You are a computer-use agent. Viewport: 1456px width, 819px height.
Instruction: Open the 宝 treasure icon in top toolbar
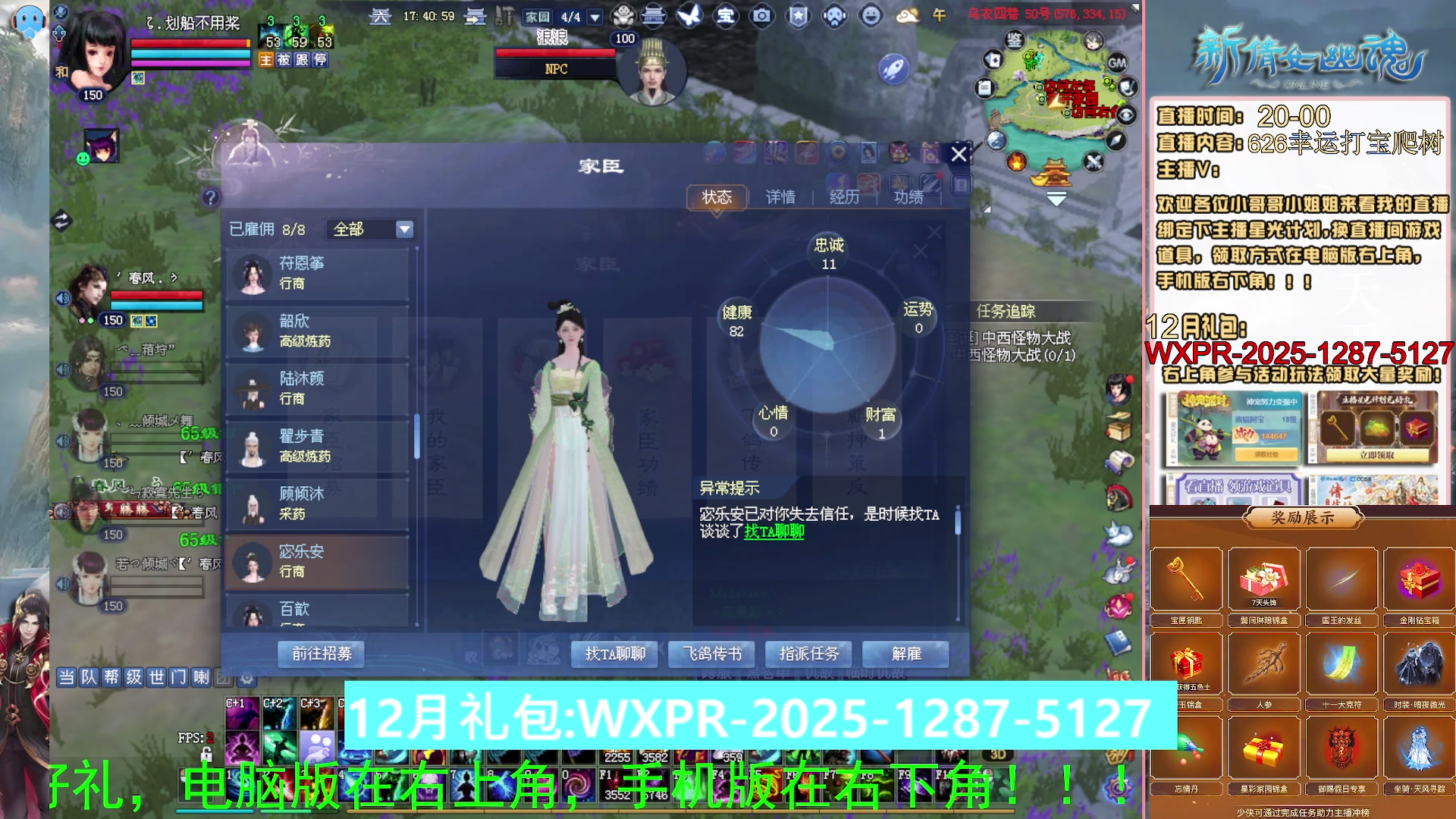pyautogui.click(x=725, y=16)
